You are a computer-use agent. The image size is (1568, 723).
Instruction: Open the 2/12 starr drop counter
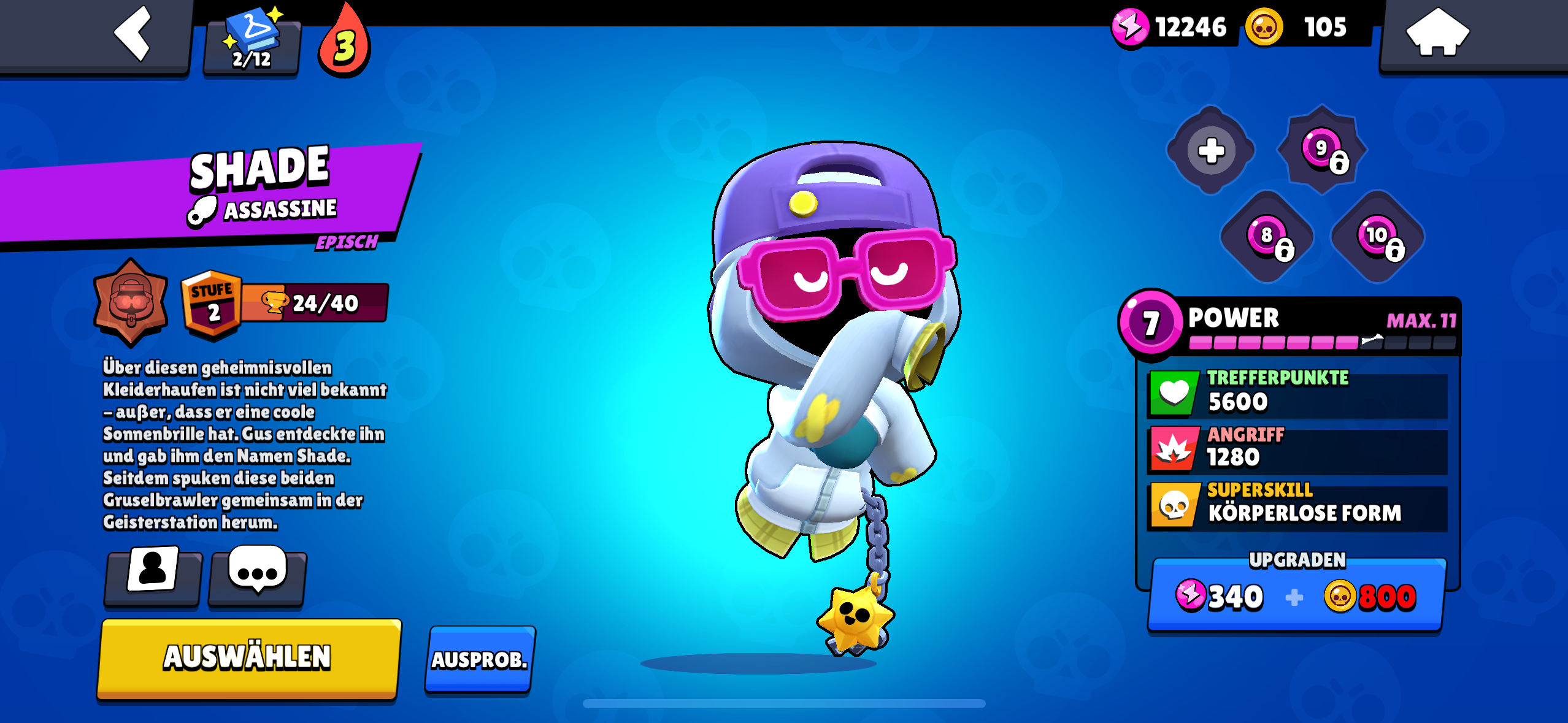tap(252, 42)
